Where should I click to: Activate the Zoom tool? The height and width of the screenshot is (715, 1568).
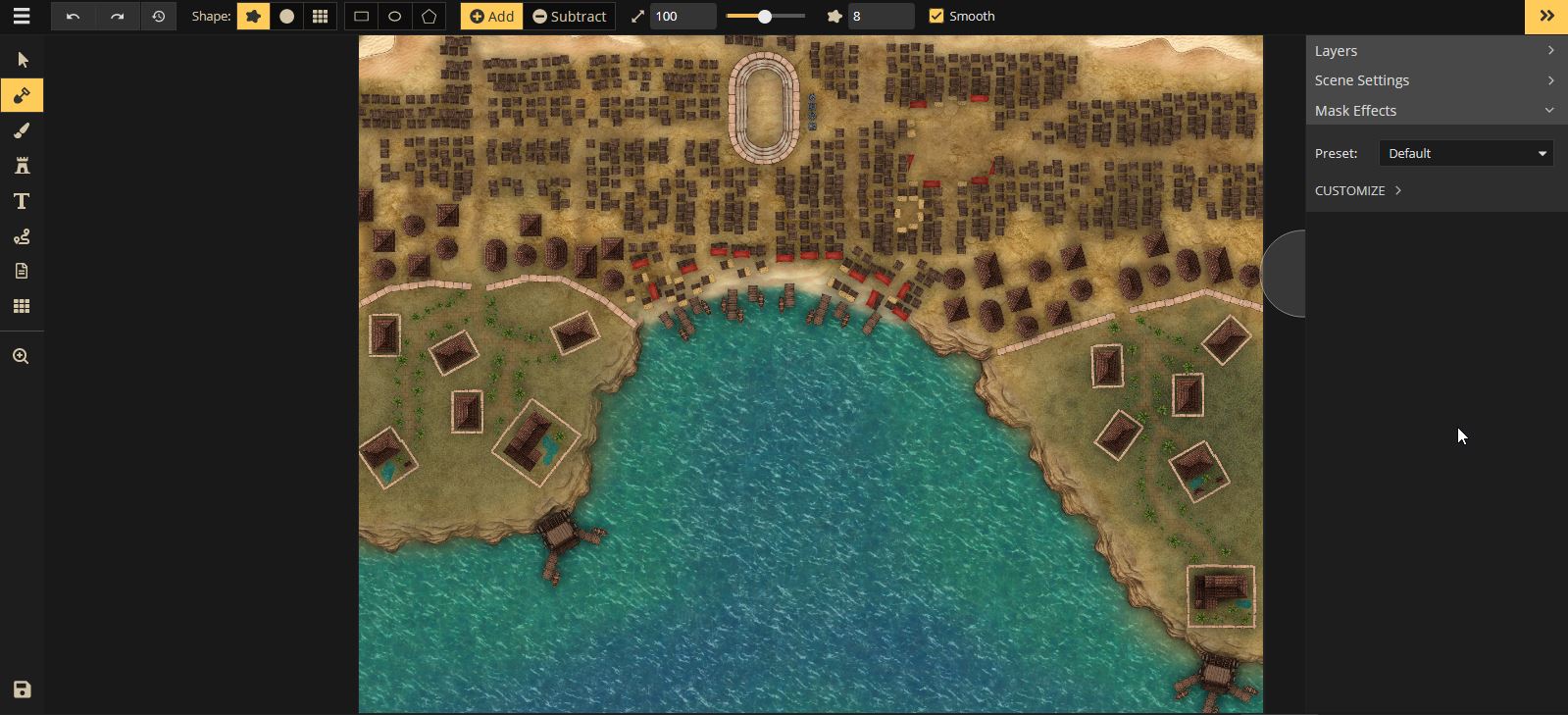tap(22, 355)
